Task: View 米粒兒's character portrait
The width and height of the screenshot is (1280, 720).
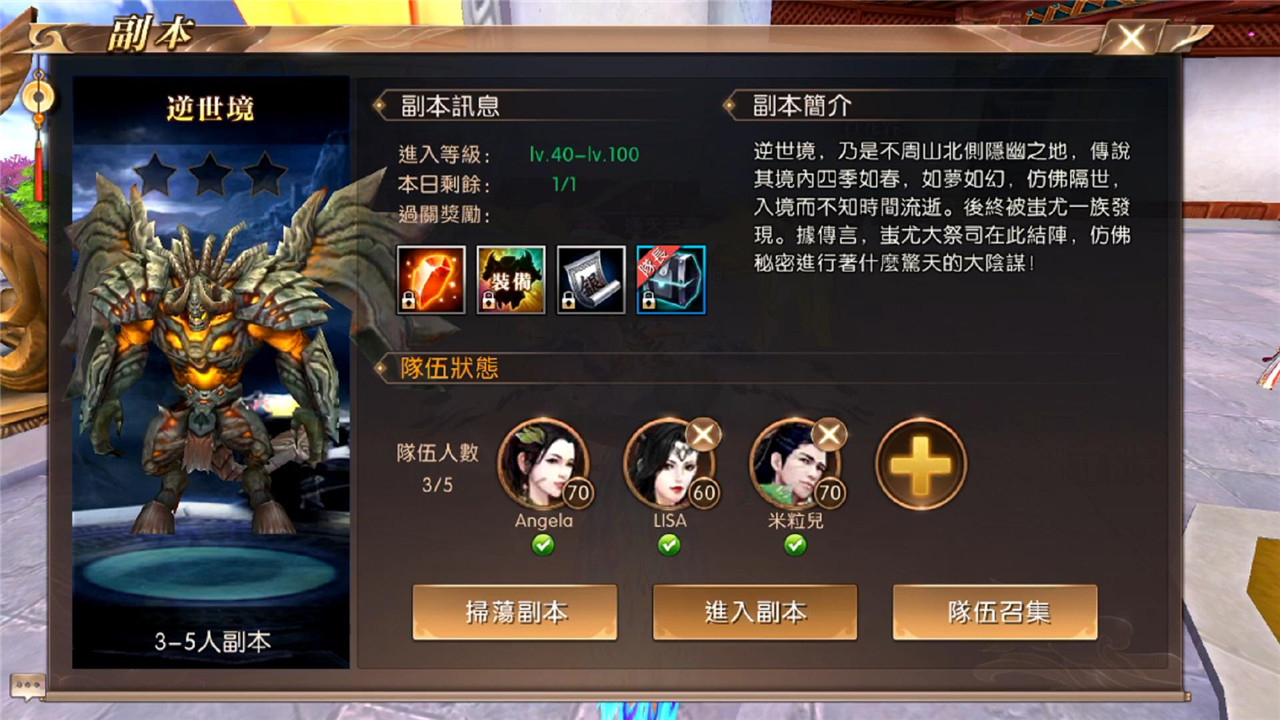Action: pyautogui.click(x=797, y=463)
